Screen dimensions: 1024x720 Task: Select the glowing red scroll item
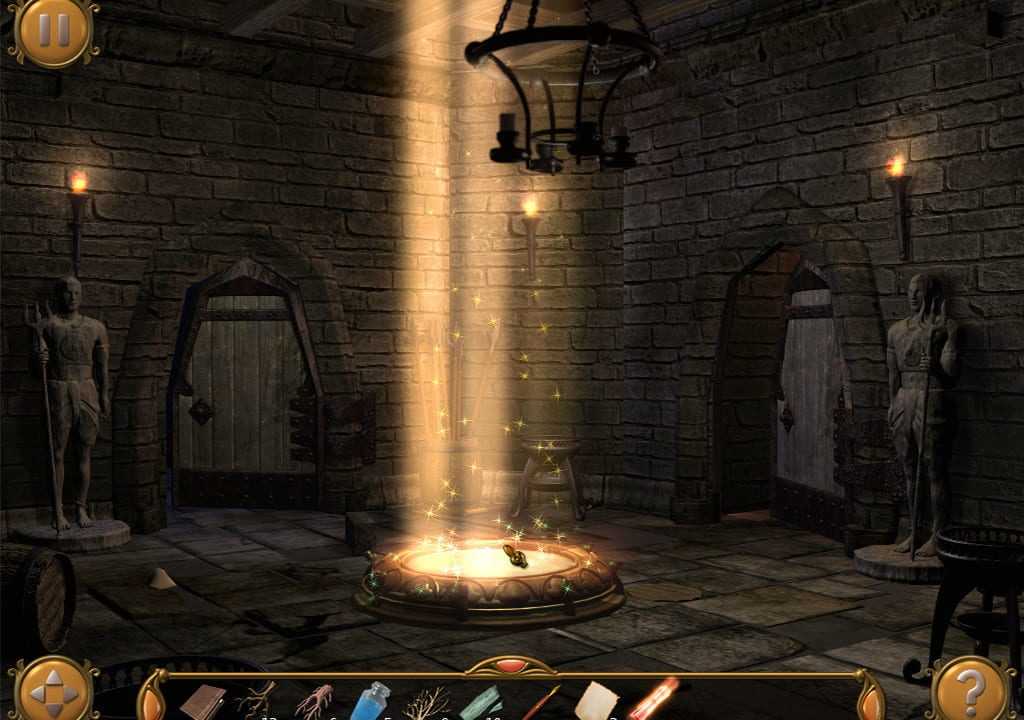653,698
